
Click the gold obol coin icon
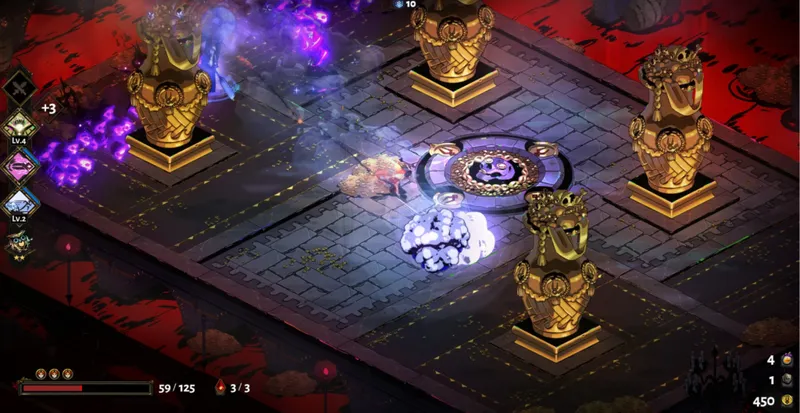[786, 401]
